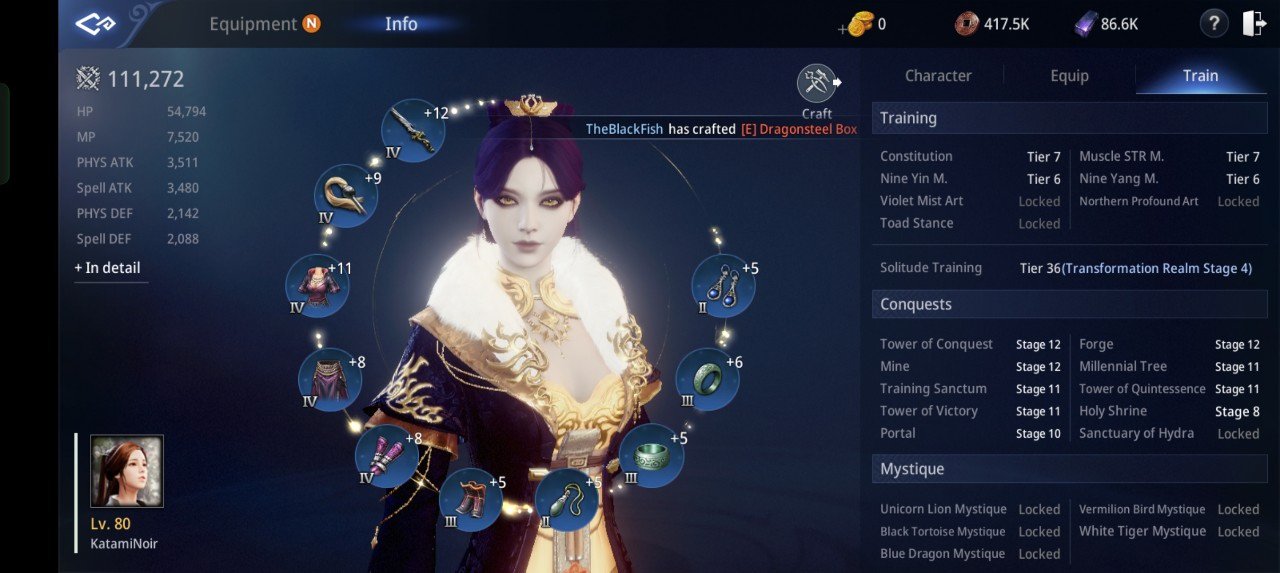1280x573 pixels.
Task: Select the +5 boots slot
Action: [470, 499]
